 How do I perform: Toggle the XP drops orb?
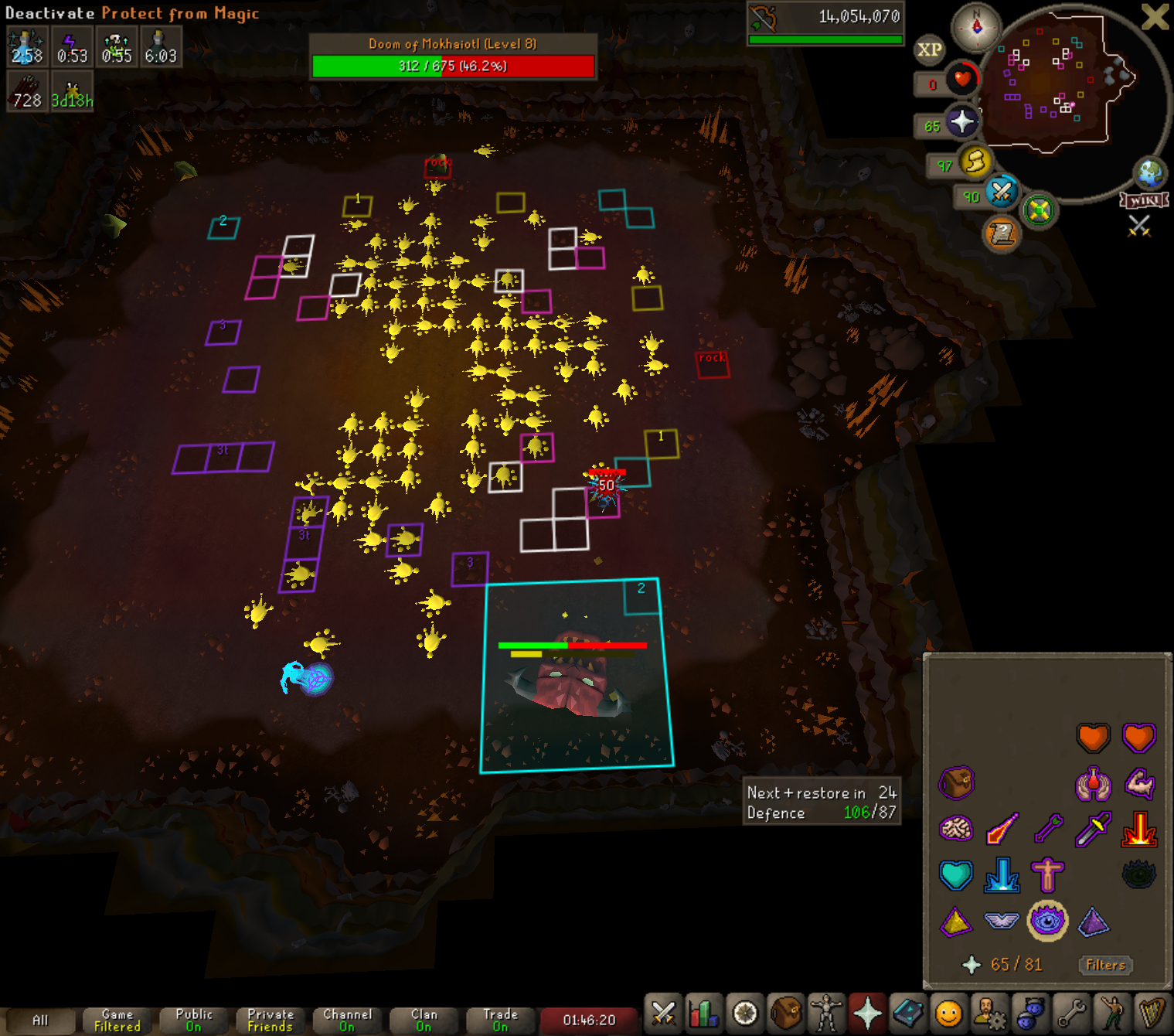[x=929, y=50]
